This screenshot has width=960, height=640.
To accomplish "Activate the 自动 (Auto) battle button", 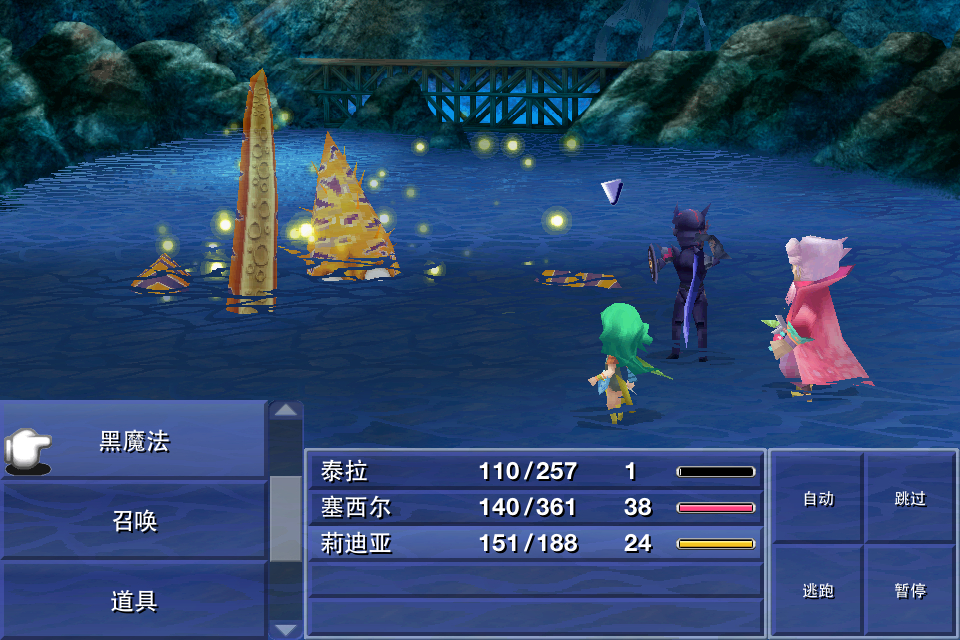I will coord(818,498).
